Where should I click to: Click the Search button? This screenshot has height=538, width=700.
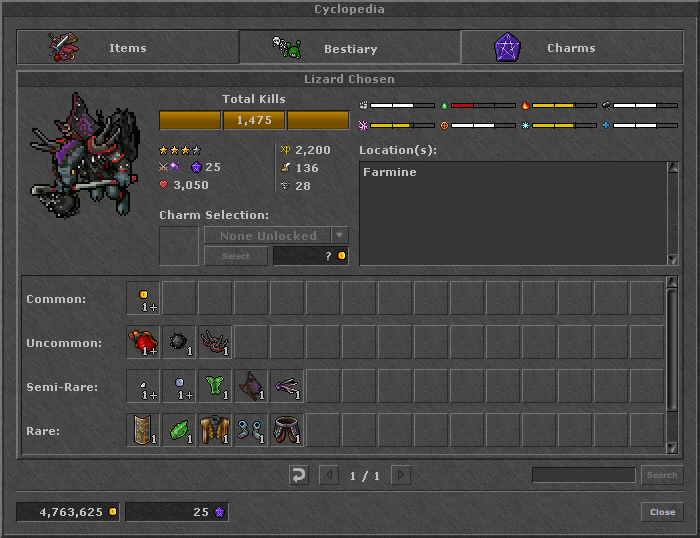click(661, 475)
